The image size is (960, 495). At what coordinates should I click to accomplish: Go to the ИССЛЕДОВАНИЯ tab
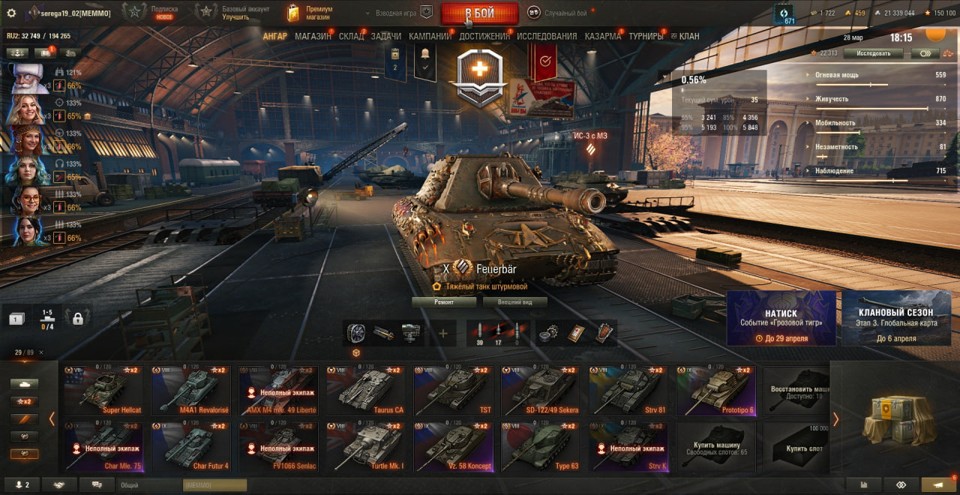546,36
